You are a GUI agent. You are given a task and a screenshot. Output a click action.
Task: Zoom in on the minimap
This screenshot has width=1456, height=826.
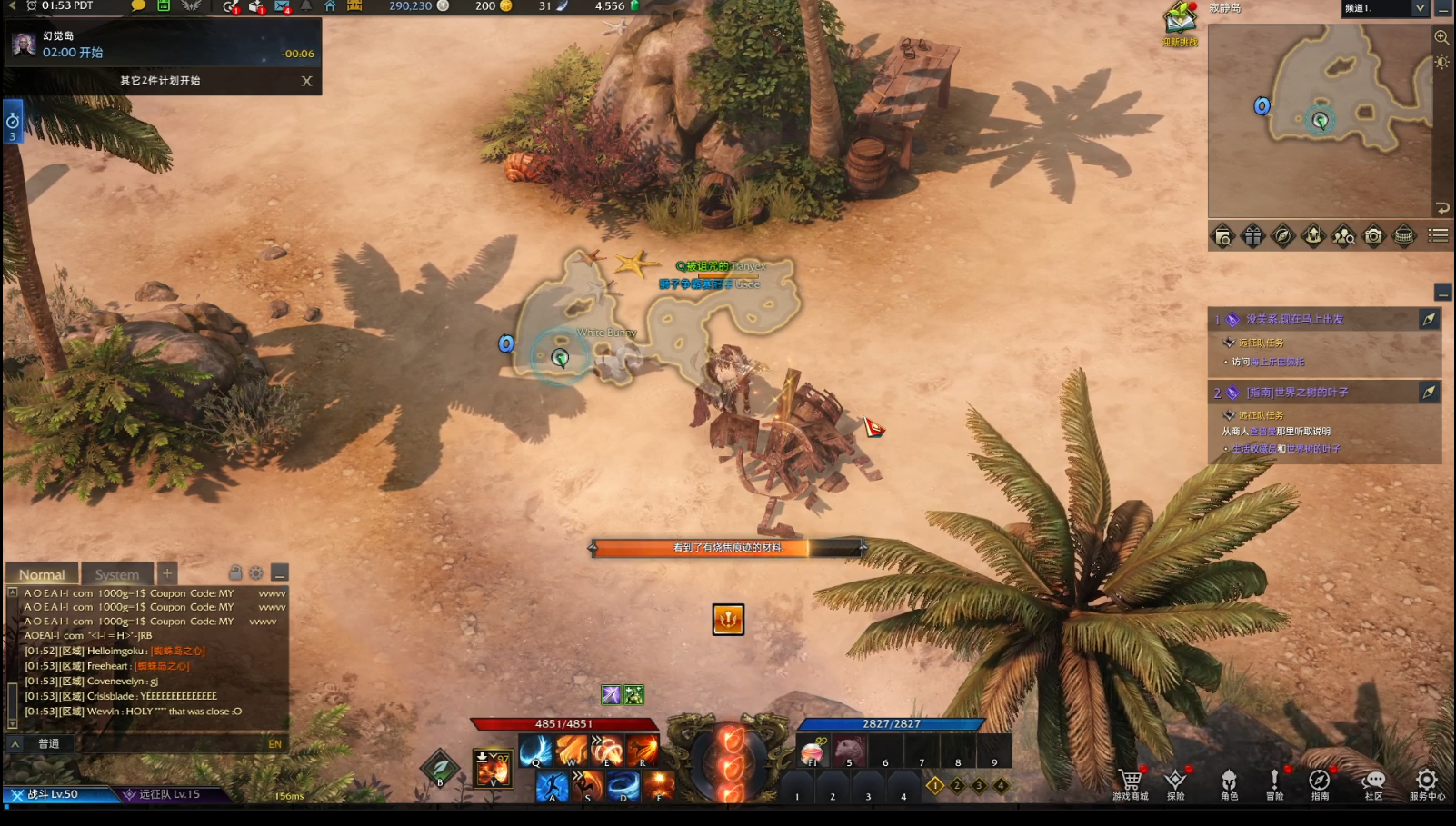[1441, 37]
